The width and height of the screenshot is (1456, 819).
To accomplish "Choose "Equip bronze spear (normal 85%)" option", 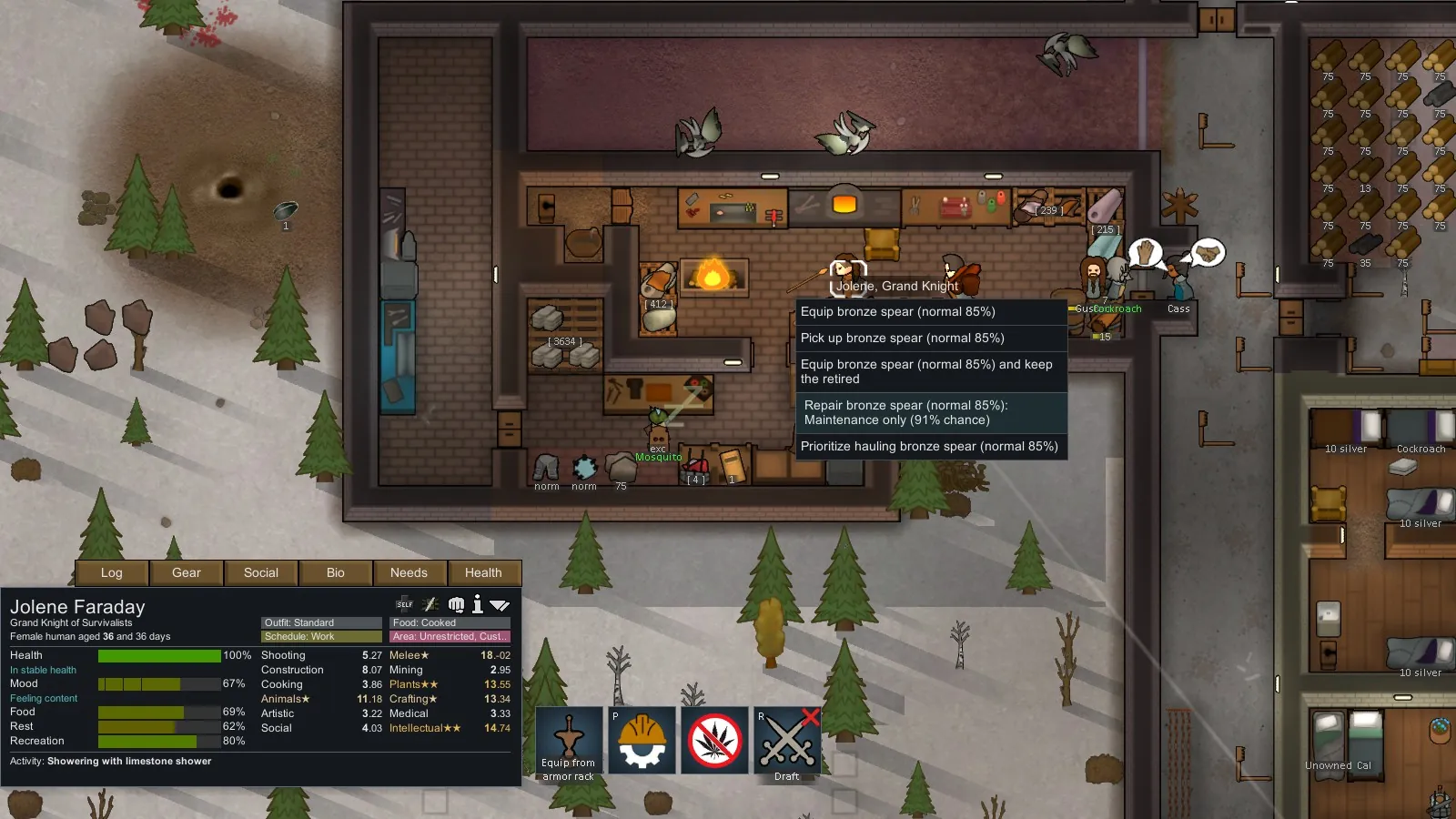I will click(x=930, y=312).
